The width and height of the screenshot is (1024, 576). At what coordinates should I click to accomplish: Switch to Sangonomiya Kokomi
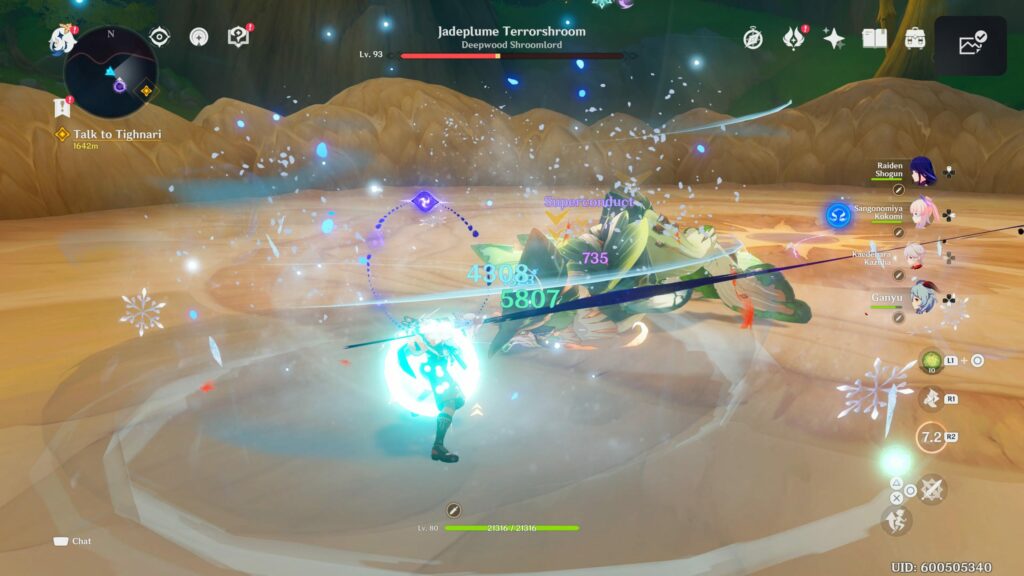pyautogui.click(x=921, y=214)
